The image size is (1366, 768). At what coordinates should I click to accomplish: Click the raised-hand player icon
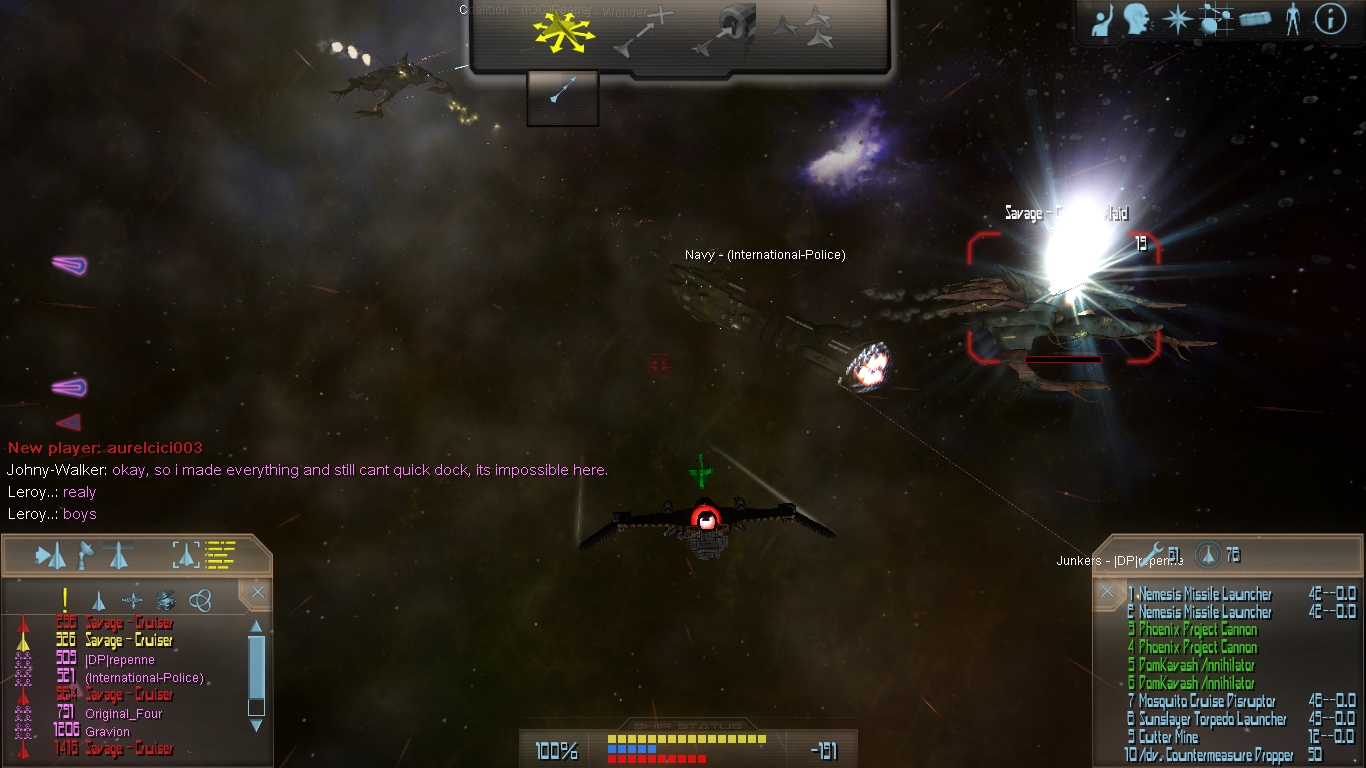pos(1102,21)
